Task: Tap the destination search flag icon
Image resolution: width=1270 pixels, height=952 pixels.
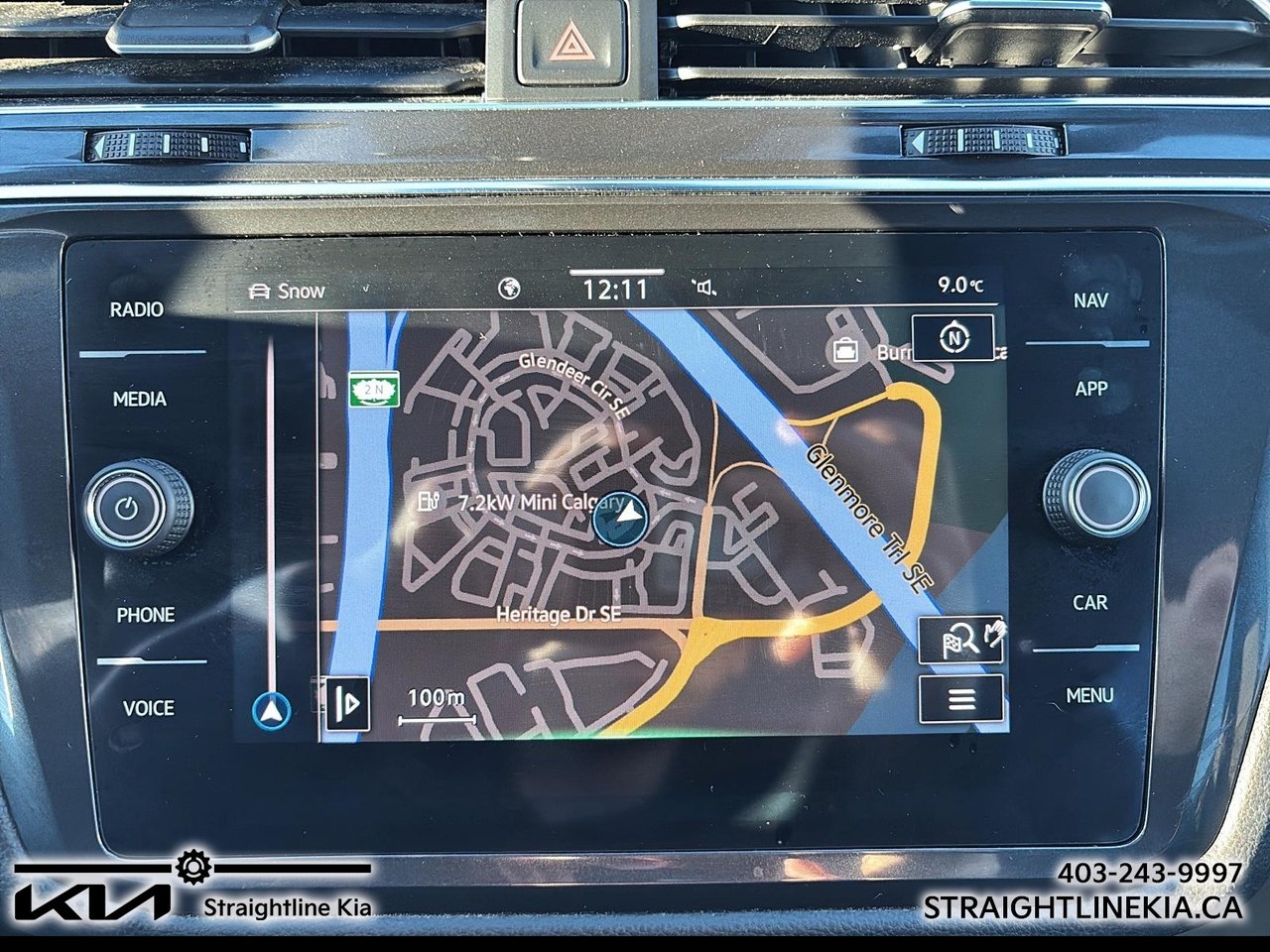Action: click(x=957, y=638)
